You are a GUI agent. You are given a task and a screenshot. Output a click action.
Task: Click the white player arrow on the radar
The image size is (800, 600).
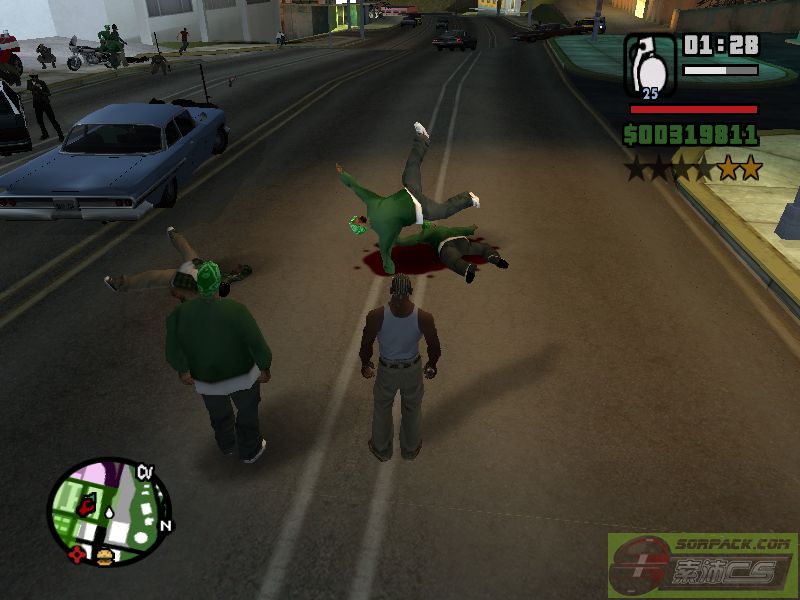tap(108, 511)
